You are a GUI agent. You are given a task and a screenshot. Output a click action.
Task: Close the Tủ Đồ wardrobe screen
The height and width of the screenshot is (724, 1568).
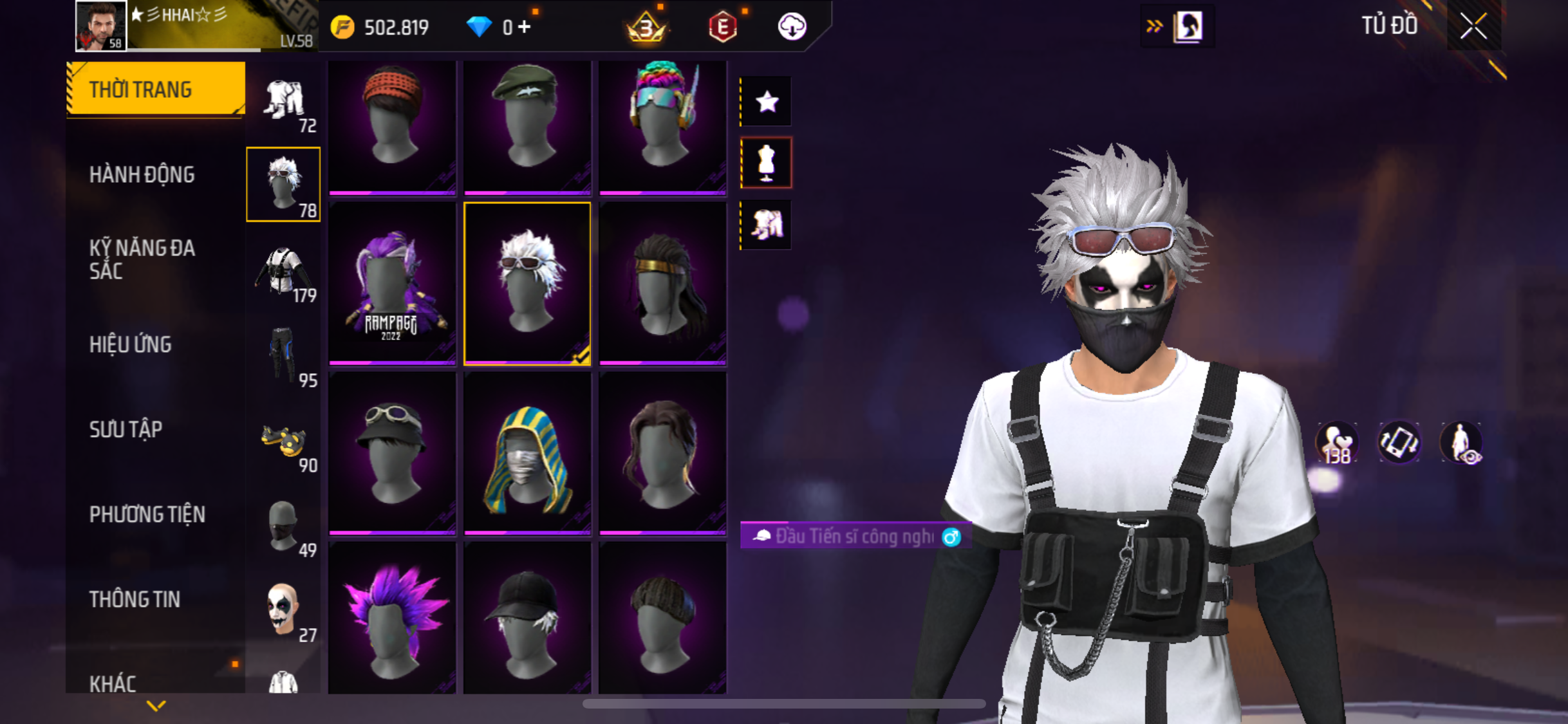(x=1473, y=27)
